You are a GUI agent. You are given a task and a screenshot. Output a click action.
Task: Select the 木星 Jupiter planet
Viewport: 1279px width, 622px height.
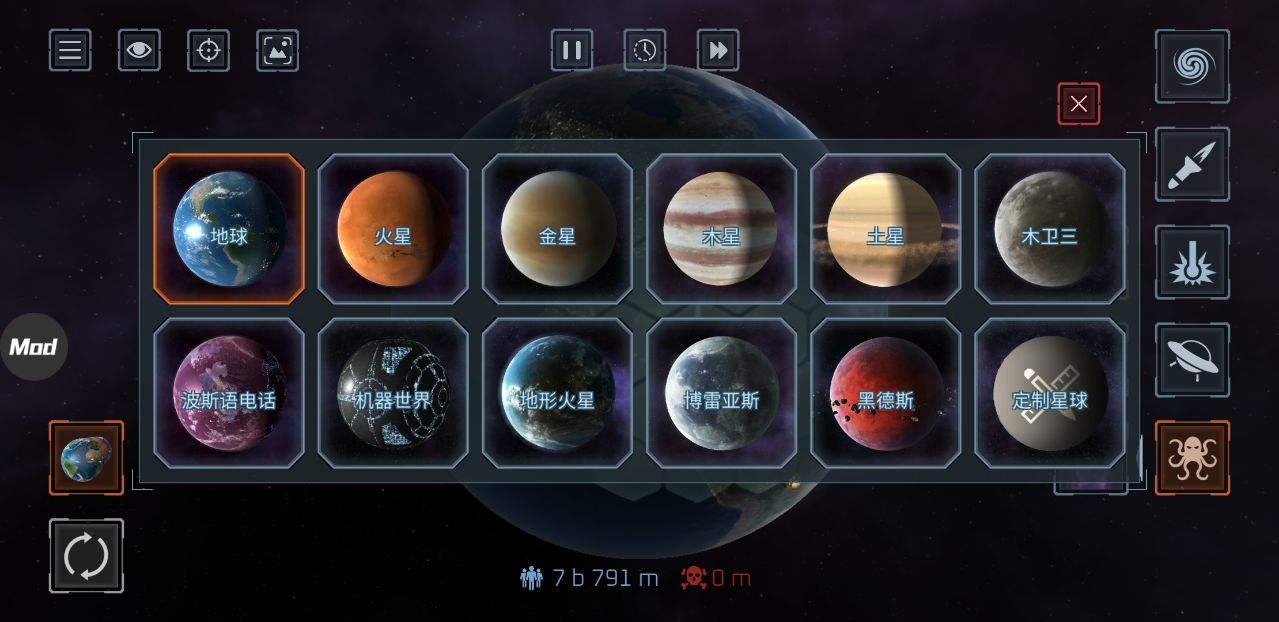point(721,229)
